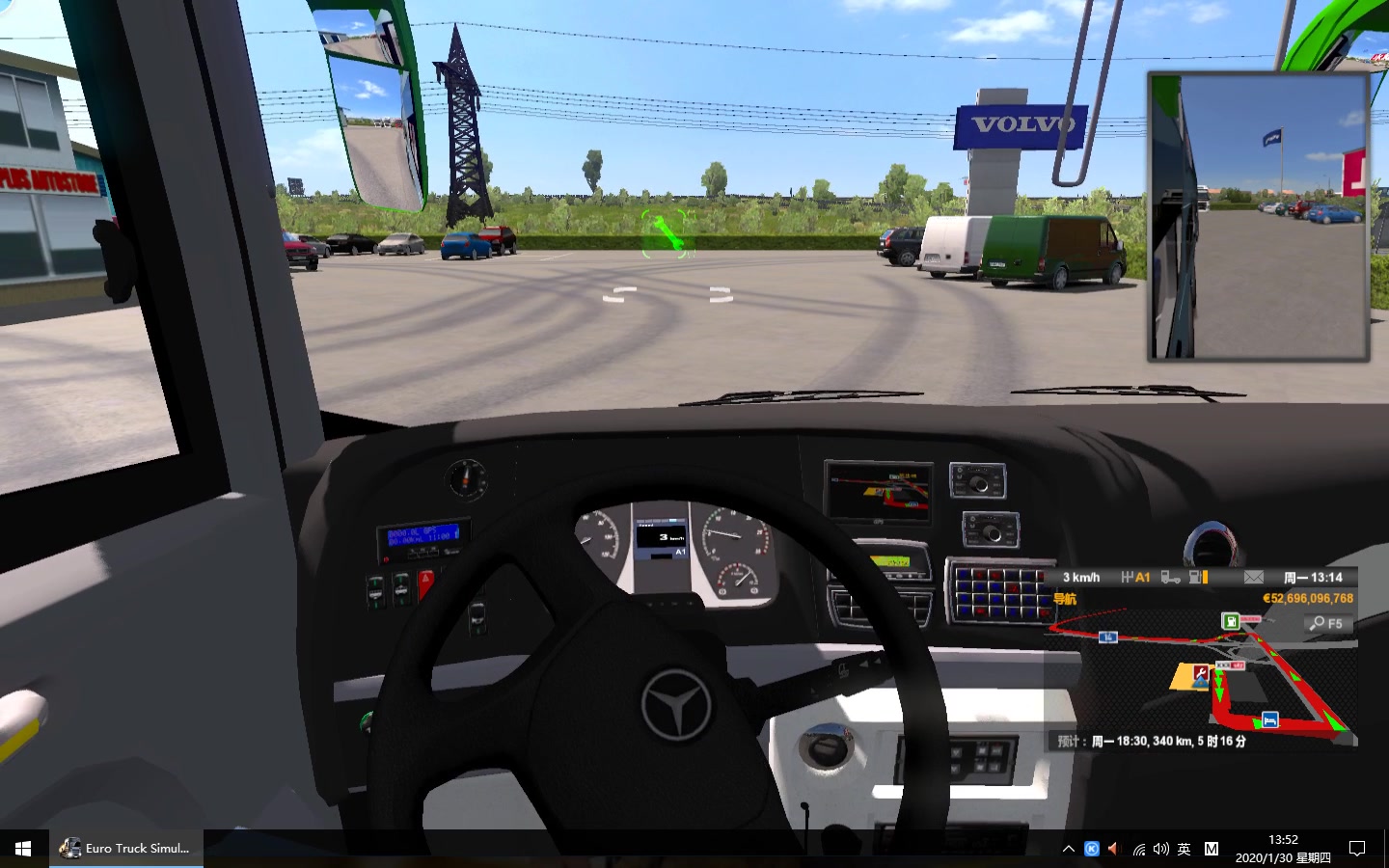Open the Windows Start menu

tap(20, 849)
